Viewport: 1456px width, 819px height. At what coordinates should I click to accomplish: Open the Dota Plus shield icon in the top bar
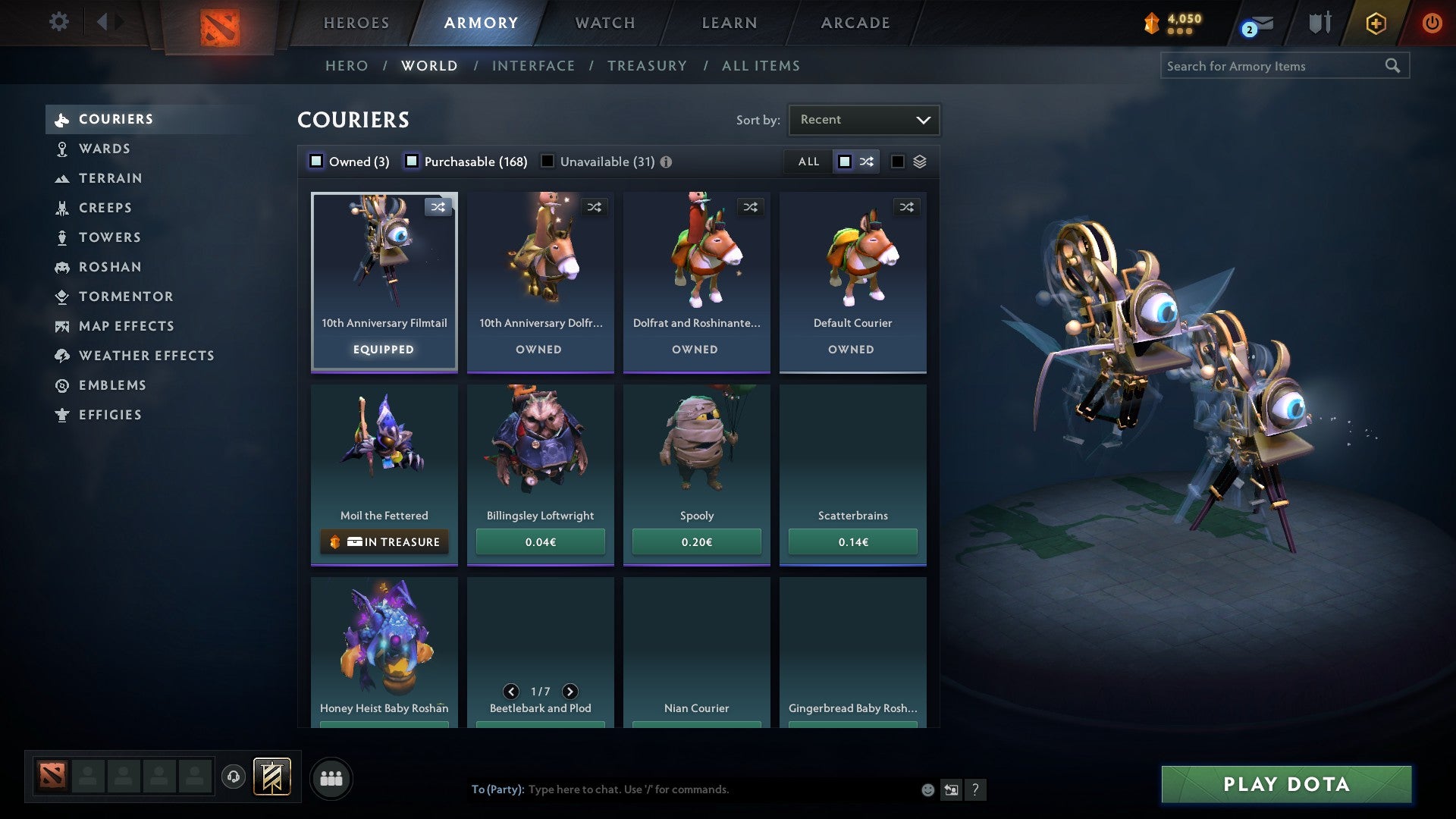(1319, 22)
